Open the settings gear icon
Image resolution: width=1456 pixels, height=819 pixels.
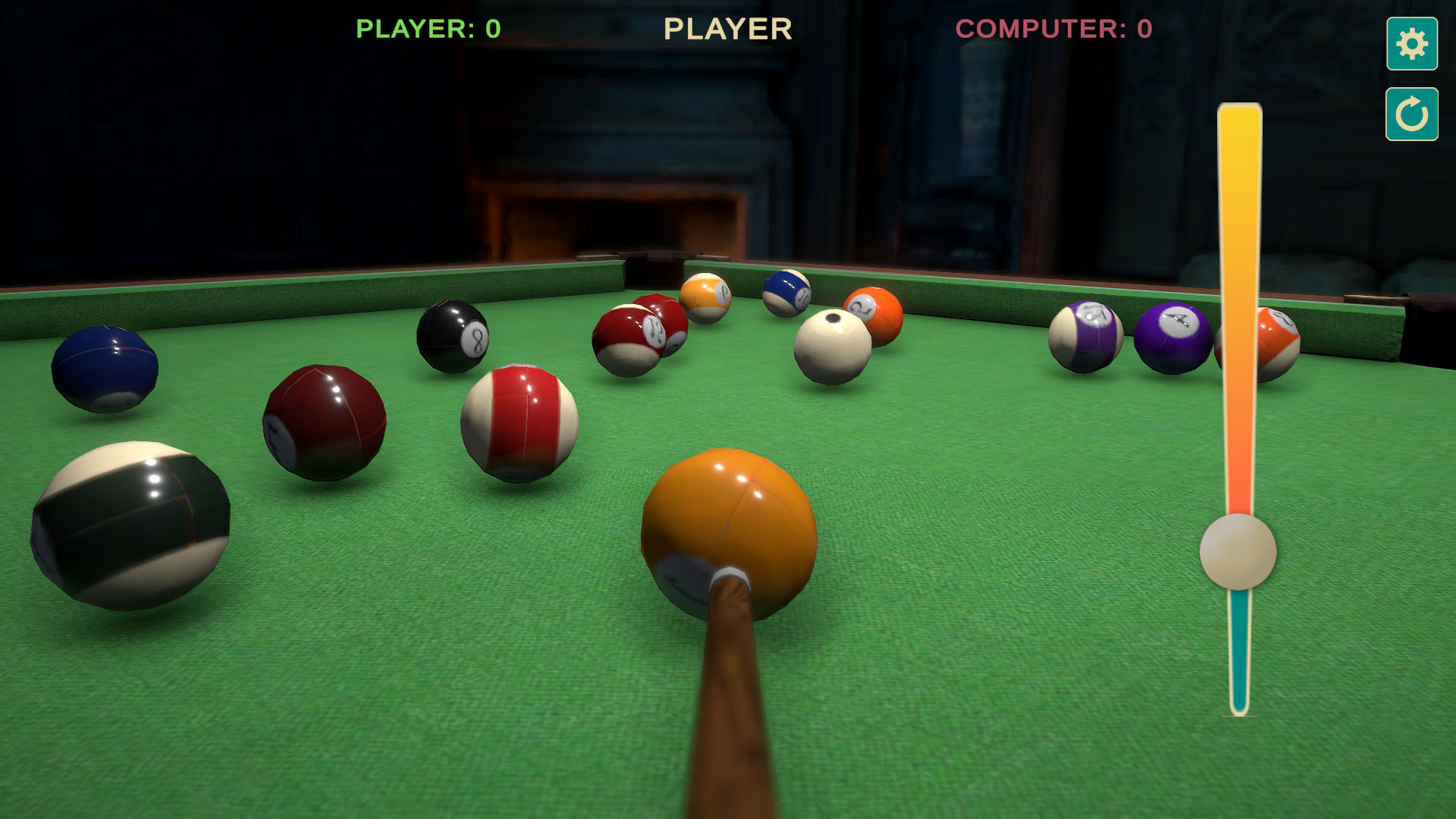click(x=1411, y=44)
